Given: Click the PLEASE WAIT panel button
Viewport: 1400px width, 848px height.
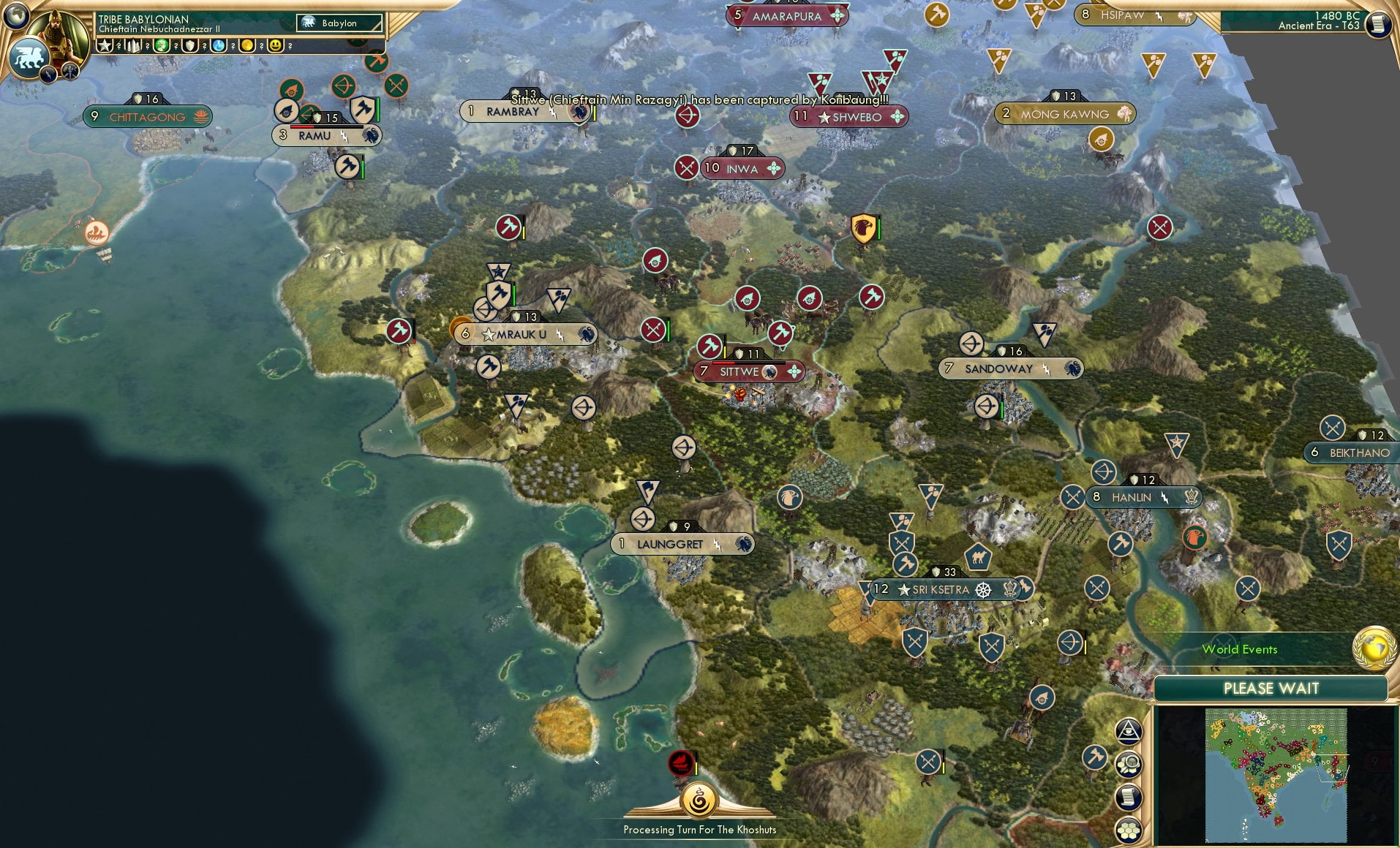Looking at the screenshot, I should coord(1271,688).
